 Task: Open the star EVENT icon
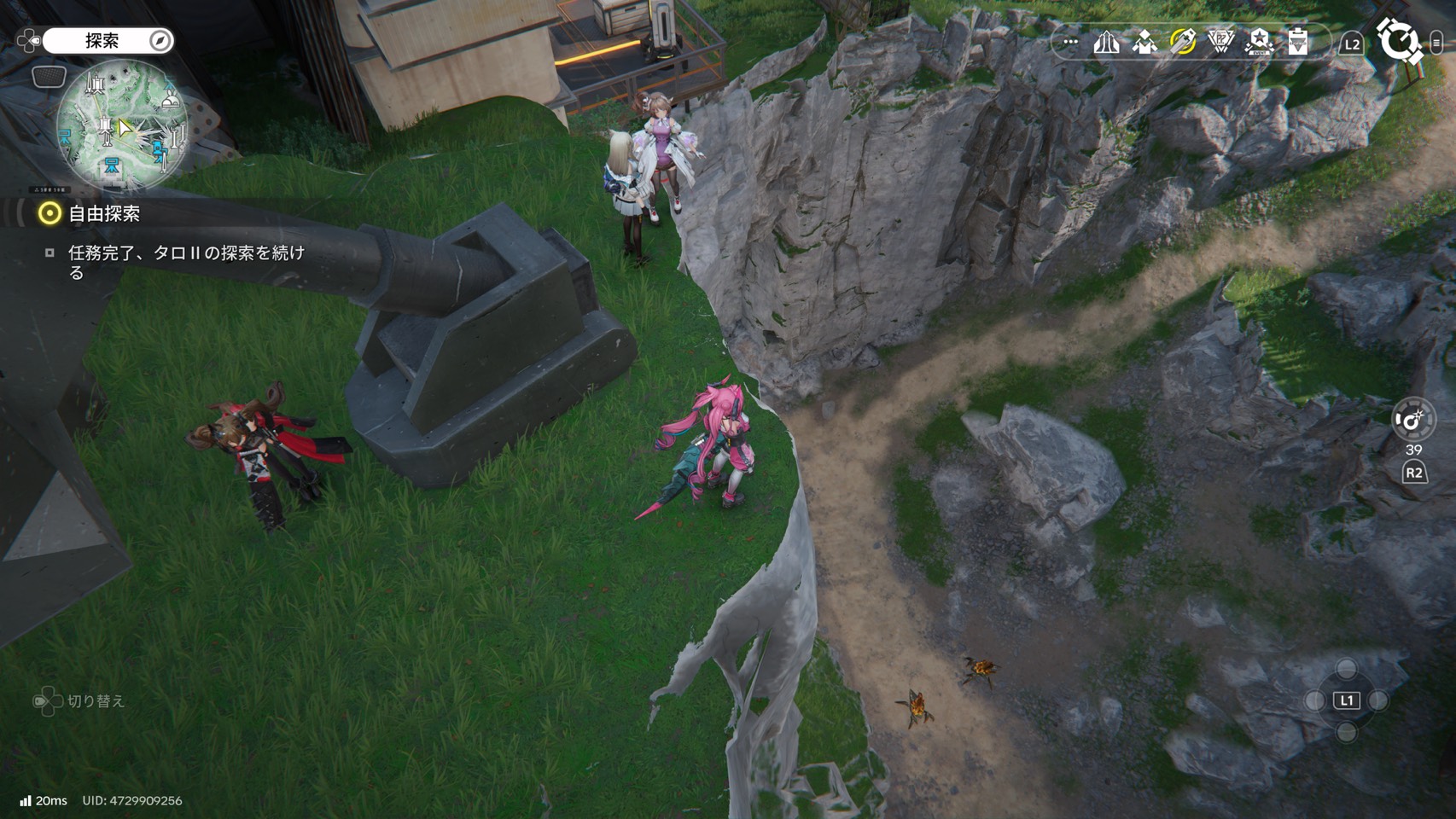[x=1259, y=42]
